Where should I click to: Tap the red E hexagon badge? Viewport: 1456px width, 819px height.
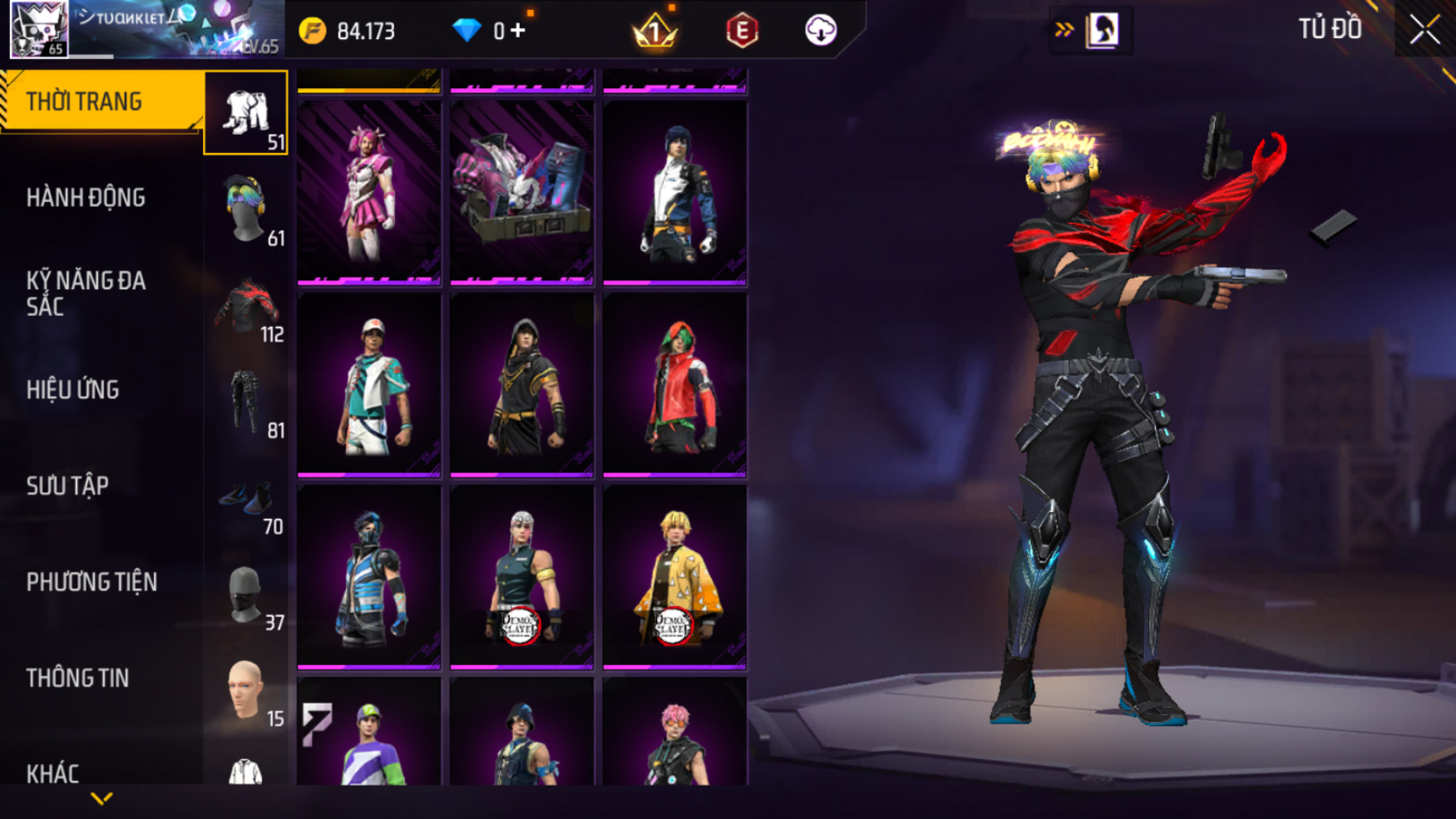tap(742, 31)
